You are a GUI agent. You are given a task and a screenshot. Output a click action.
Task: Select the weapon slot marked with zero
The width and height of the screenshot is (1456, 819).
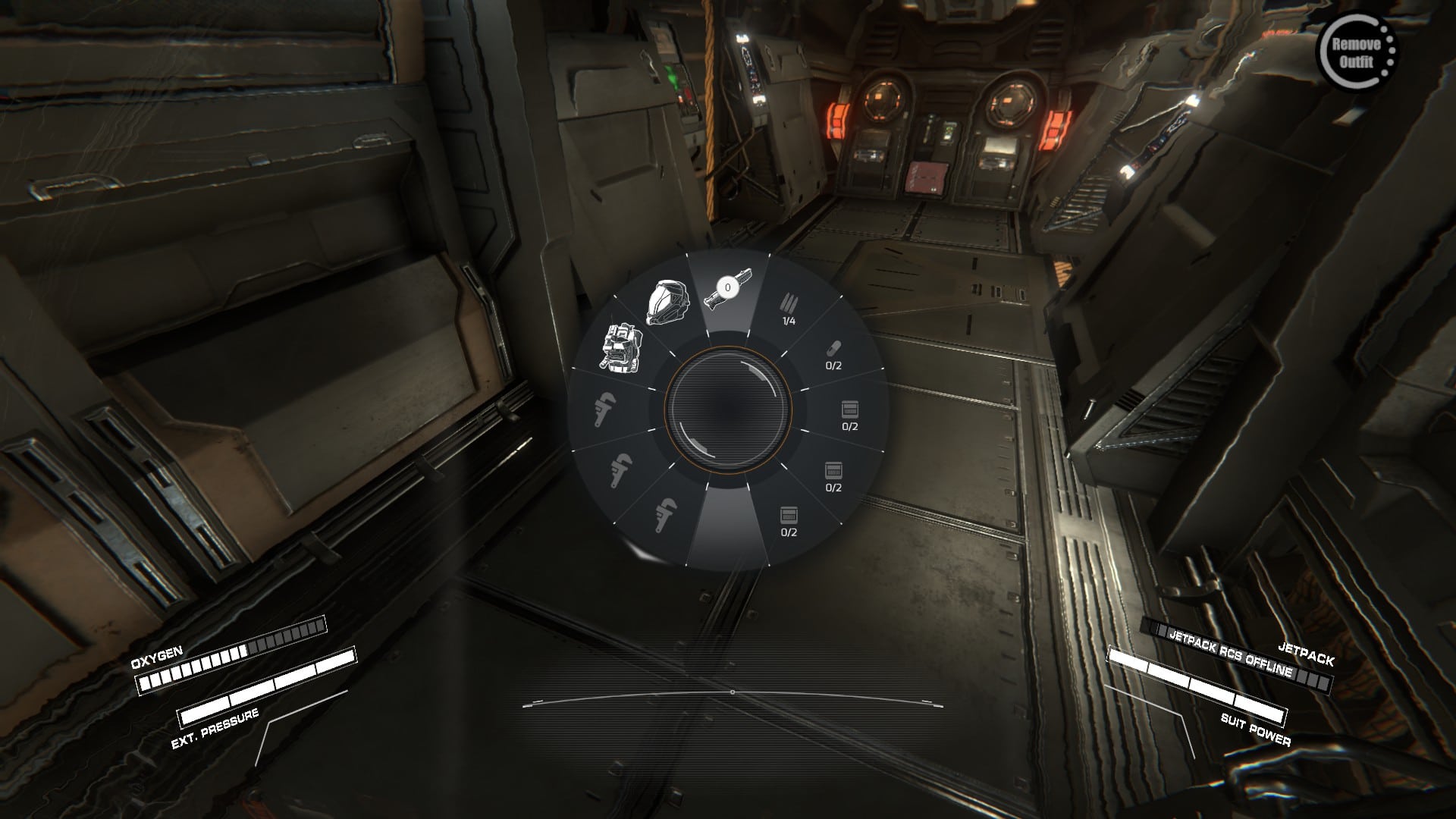tap(727, 296)
